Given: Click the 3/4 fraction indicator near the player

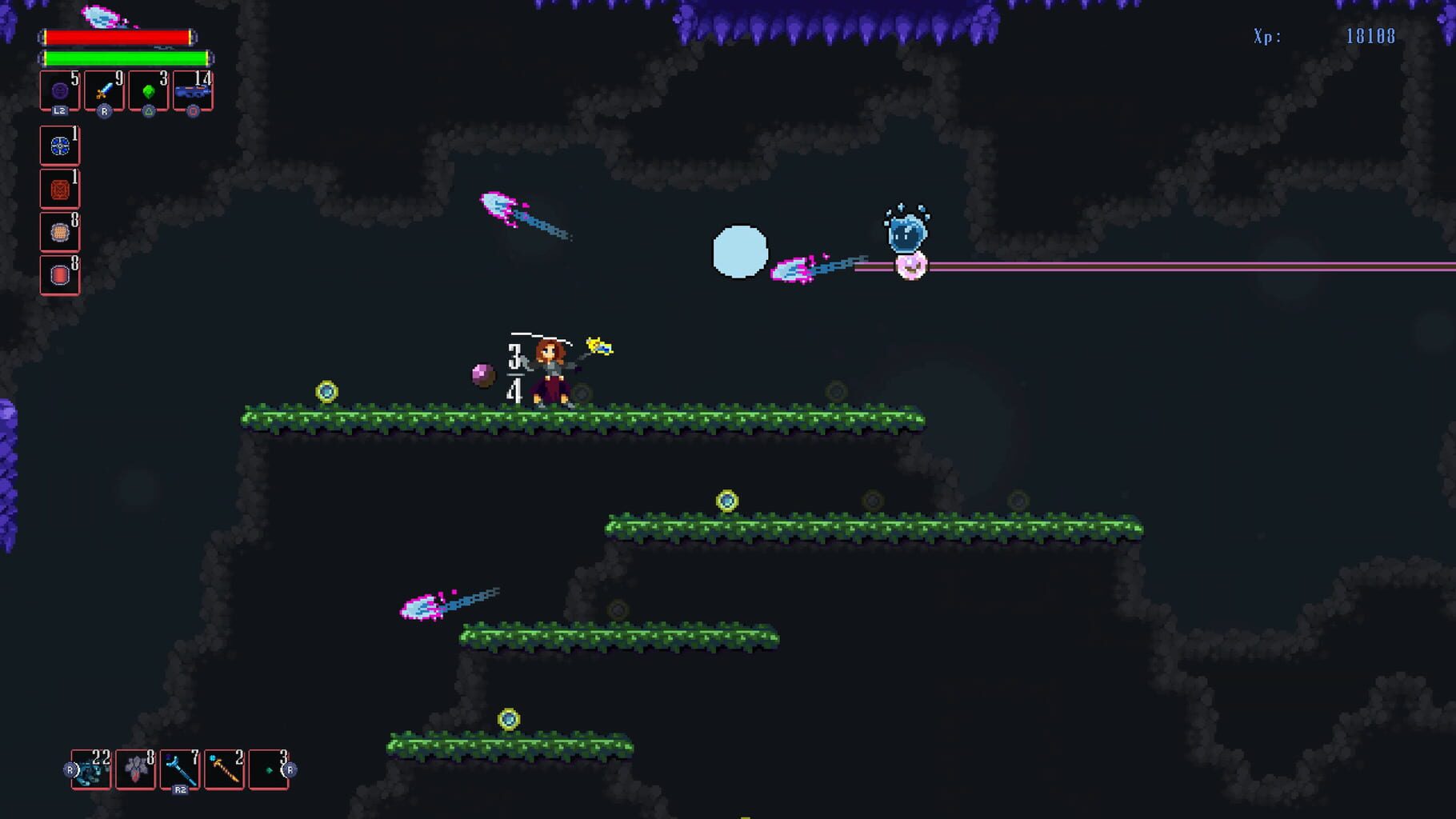Looking at the screenshot, I should [x=514, y=370].
